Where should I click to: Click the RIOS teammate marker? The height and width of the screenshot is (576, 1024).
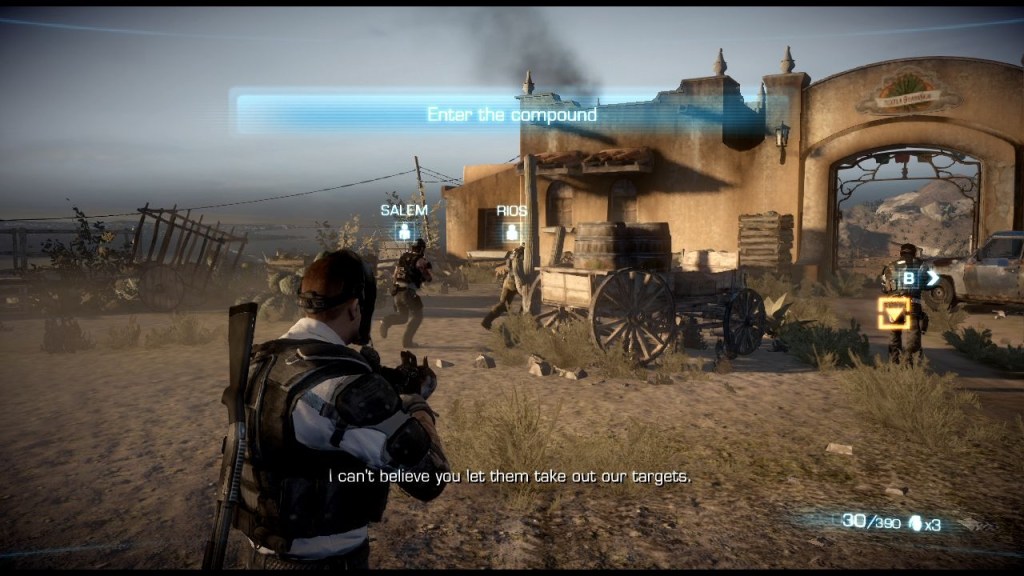coord(512,232)
